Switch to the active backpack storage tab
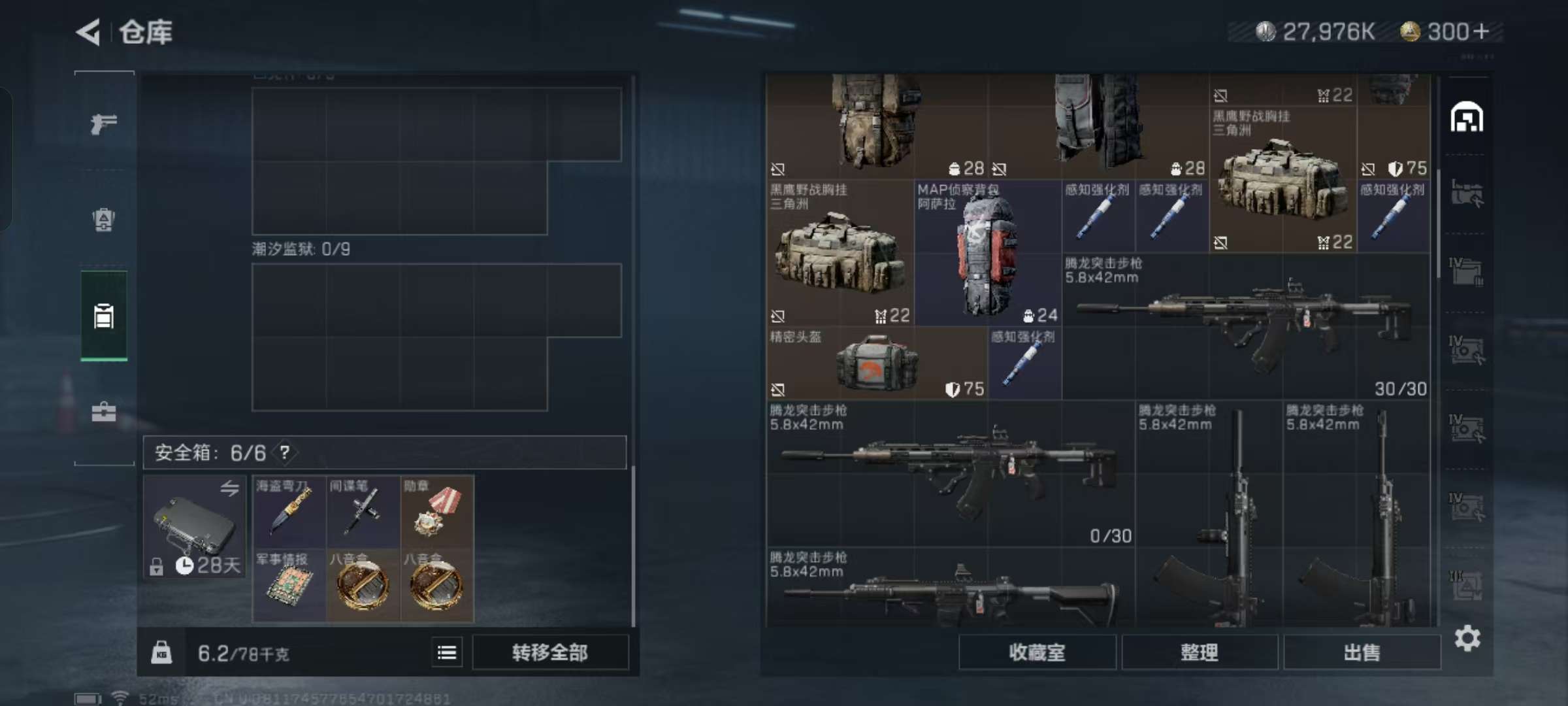 click(105, 317)
